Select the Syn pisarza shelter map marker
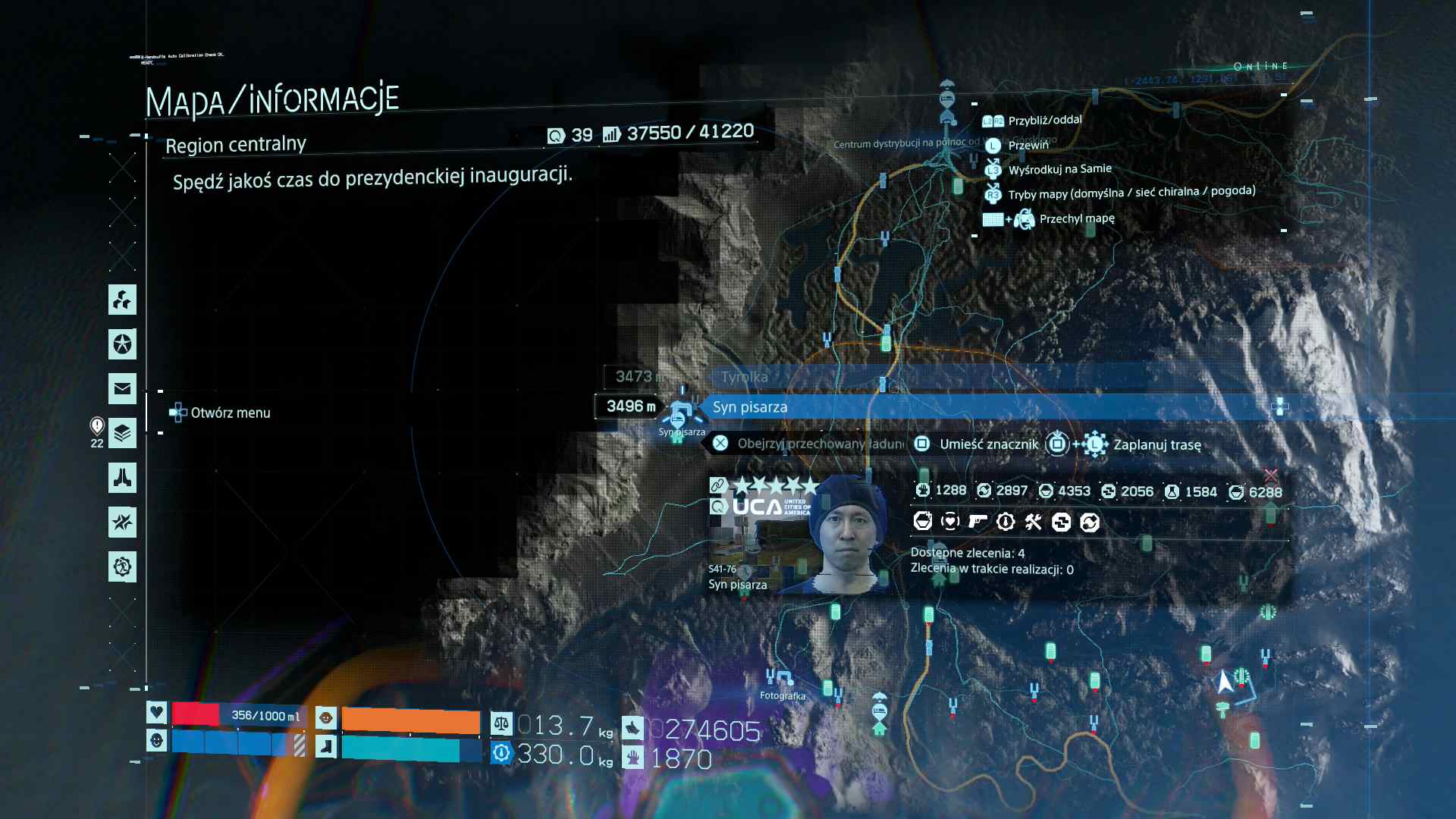Screen dimensions: 1456x819 679,416
